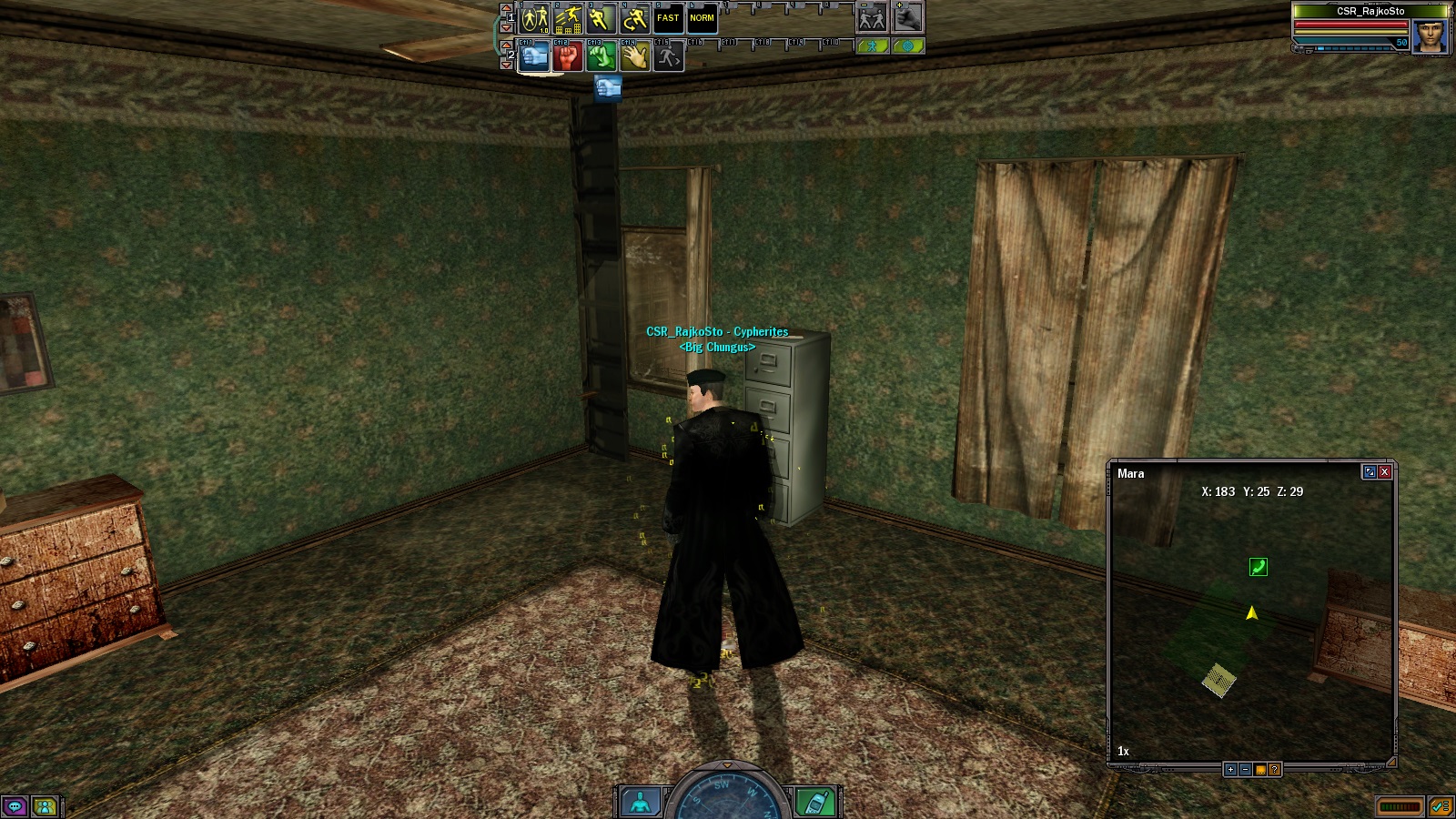Select the NORM speed hotbar slot
Screen dimensions: 1456x819
(x=702, y=18)
